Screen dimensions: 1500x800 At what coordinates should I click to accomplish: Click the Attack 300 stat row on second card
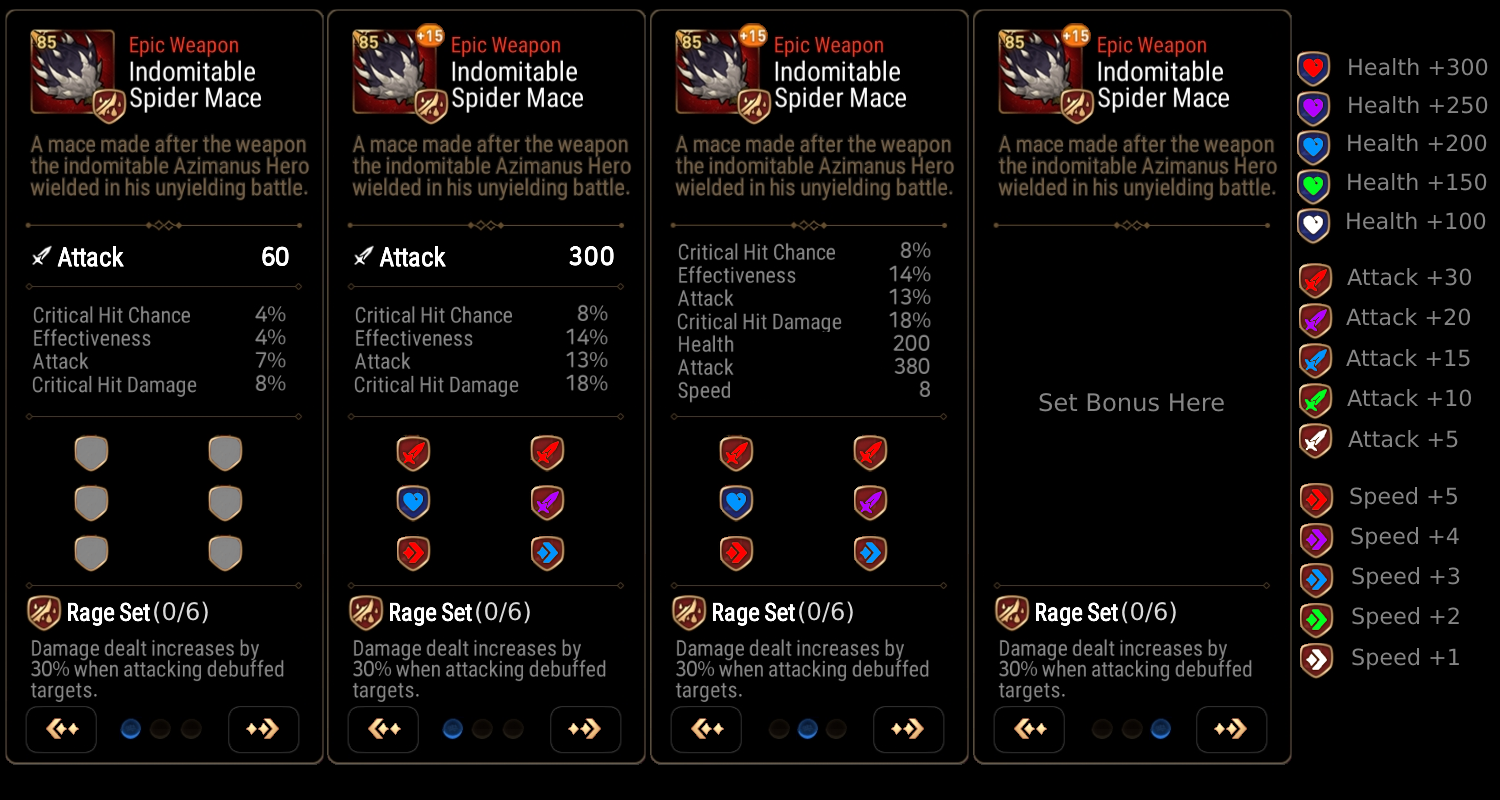click(484, 258)
